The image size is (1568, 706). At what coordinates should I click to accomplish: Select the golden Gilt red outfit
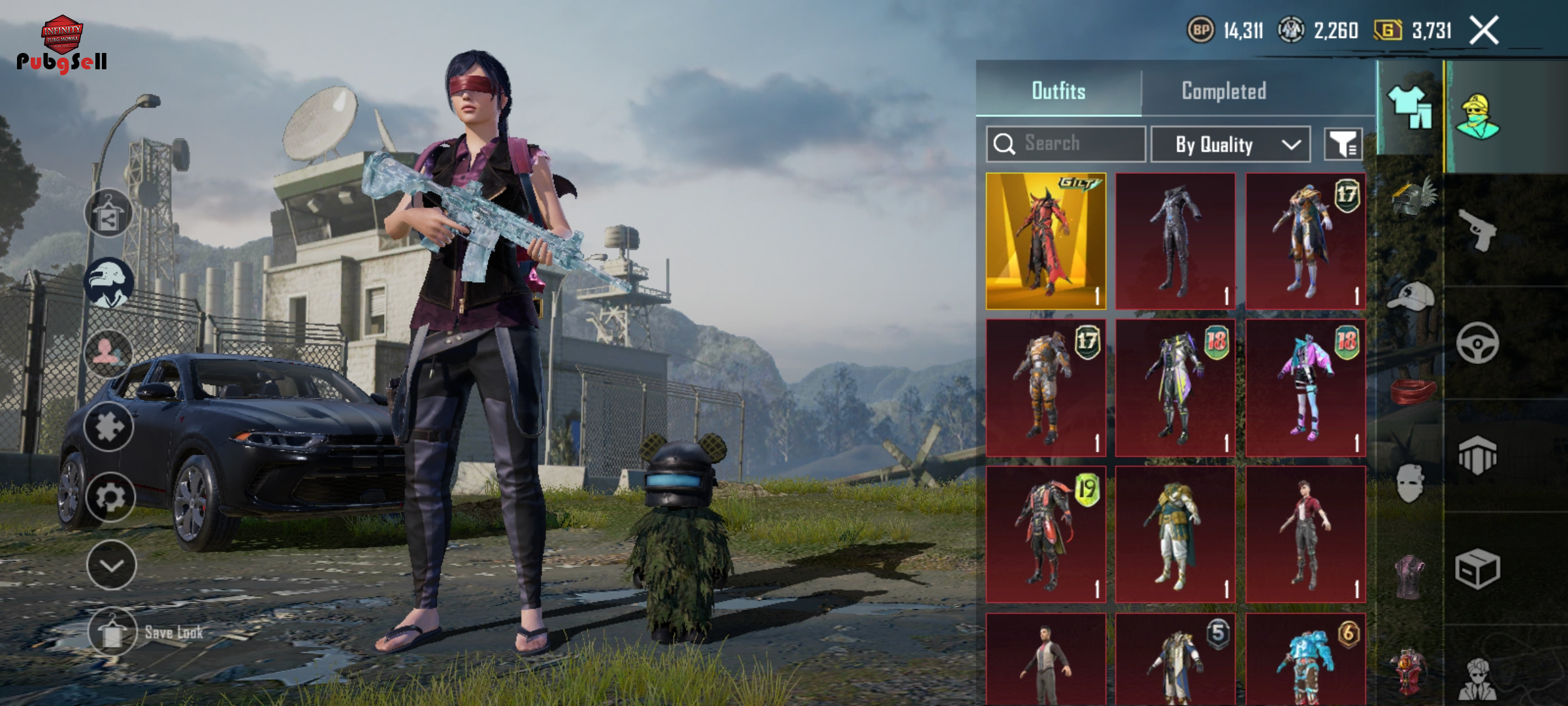click(x=1045, y=241)
